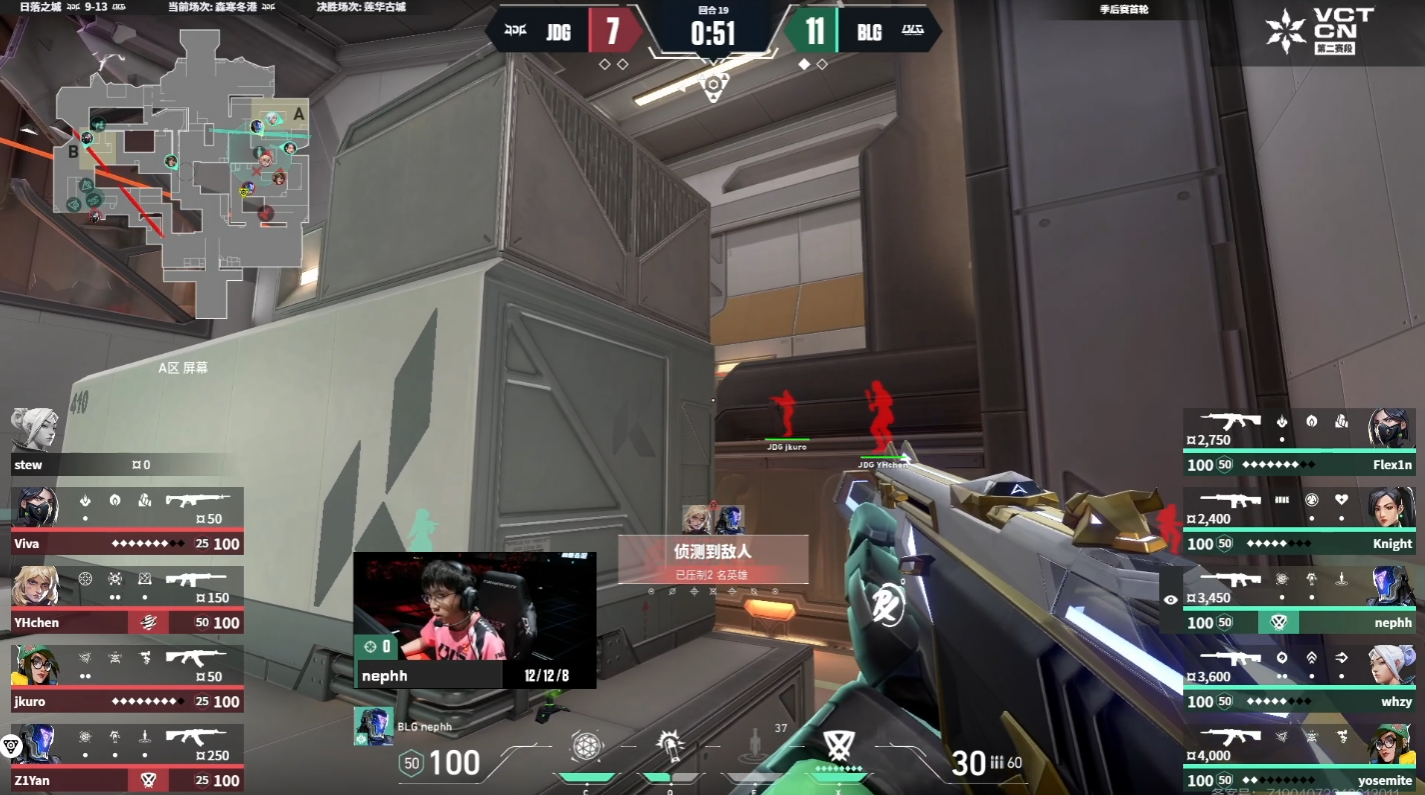The height and width of the screenshot is (795, 1425).
Task: Choose whzy's player row
Action: 1298,678
